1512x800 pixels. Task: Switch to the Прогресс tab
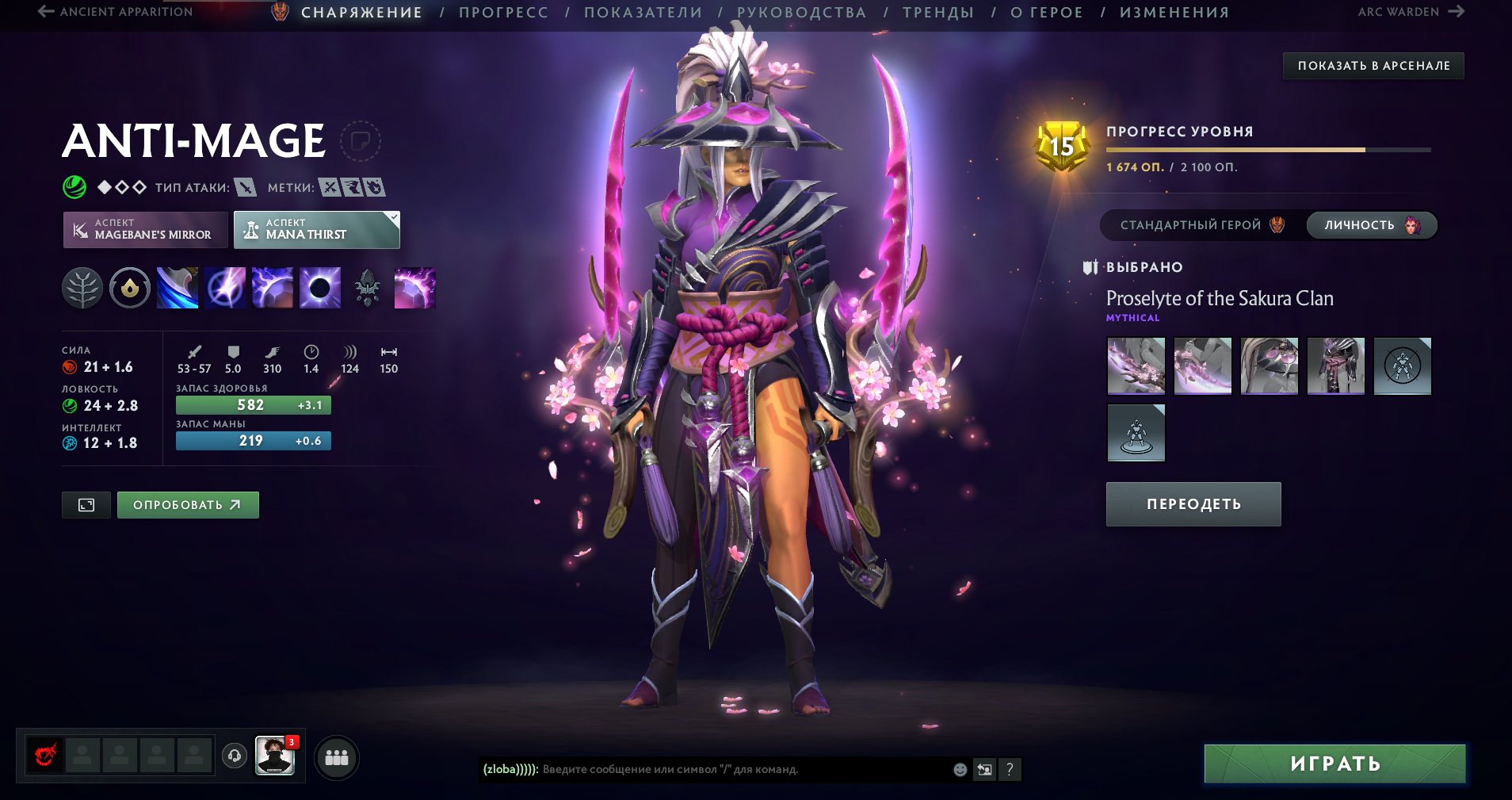503,13
